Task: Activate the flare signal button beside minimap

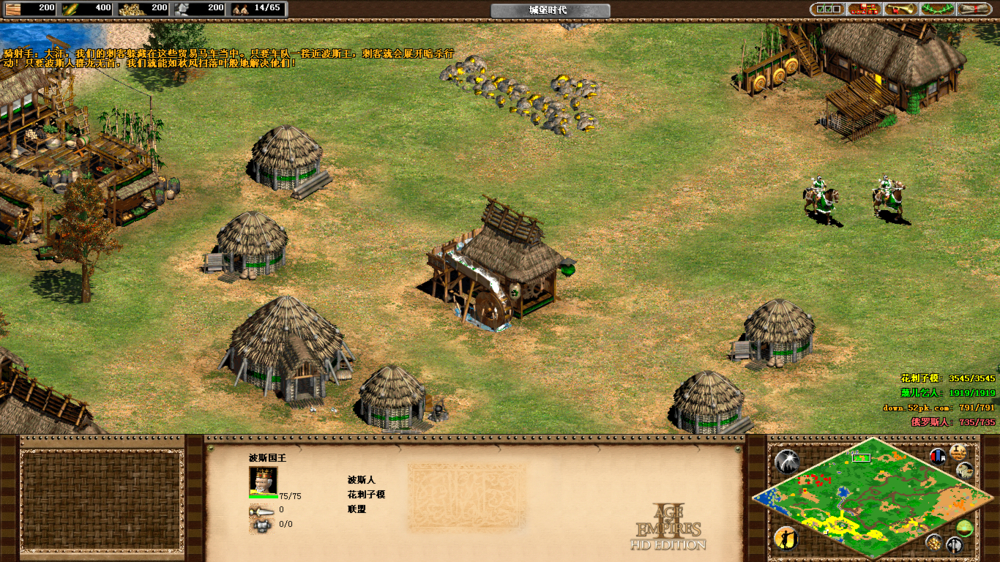Action: tap(787, 461)
